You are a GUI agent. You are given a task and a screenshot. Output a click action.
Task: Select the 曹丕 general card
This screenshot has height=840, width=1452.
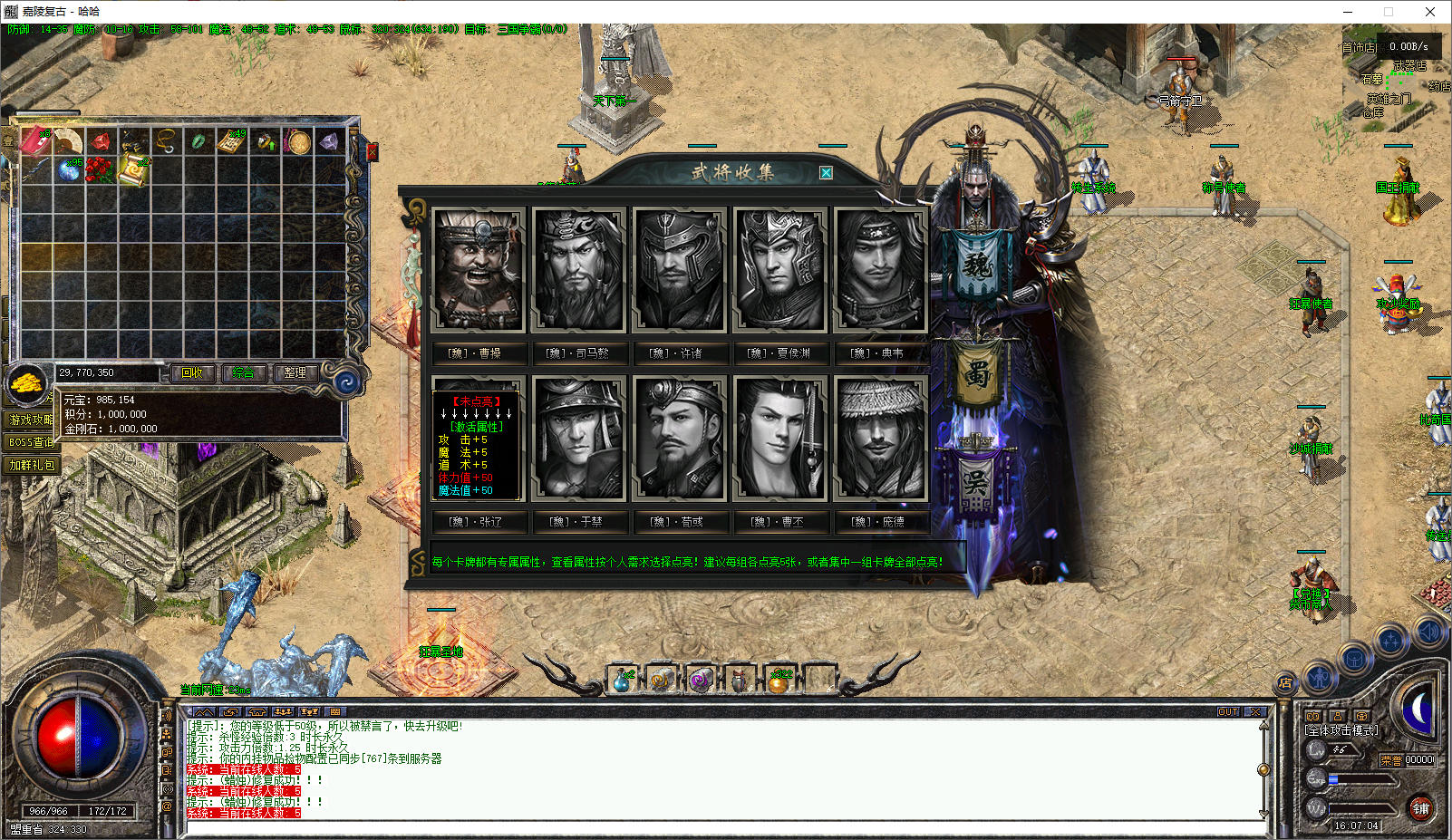pos(779,439)
